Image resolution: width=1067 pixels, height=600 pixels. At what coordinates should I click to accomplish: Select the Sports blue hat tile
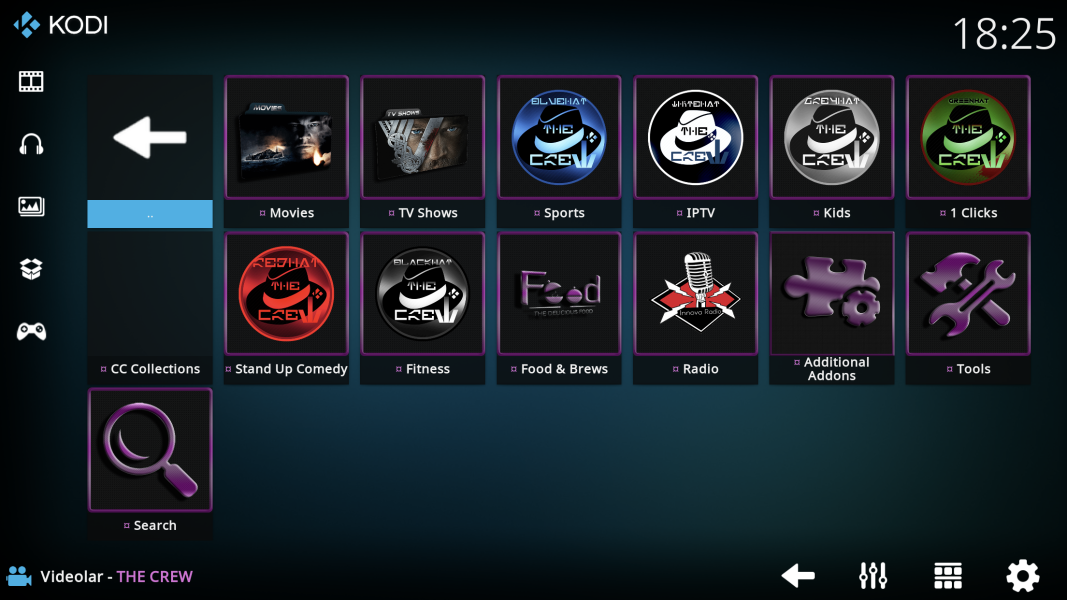tap(559, 138)
